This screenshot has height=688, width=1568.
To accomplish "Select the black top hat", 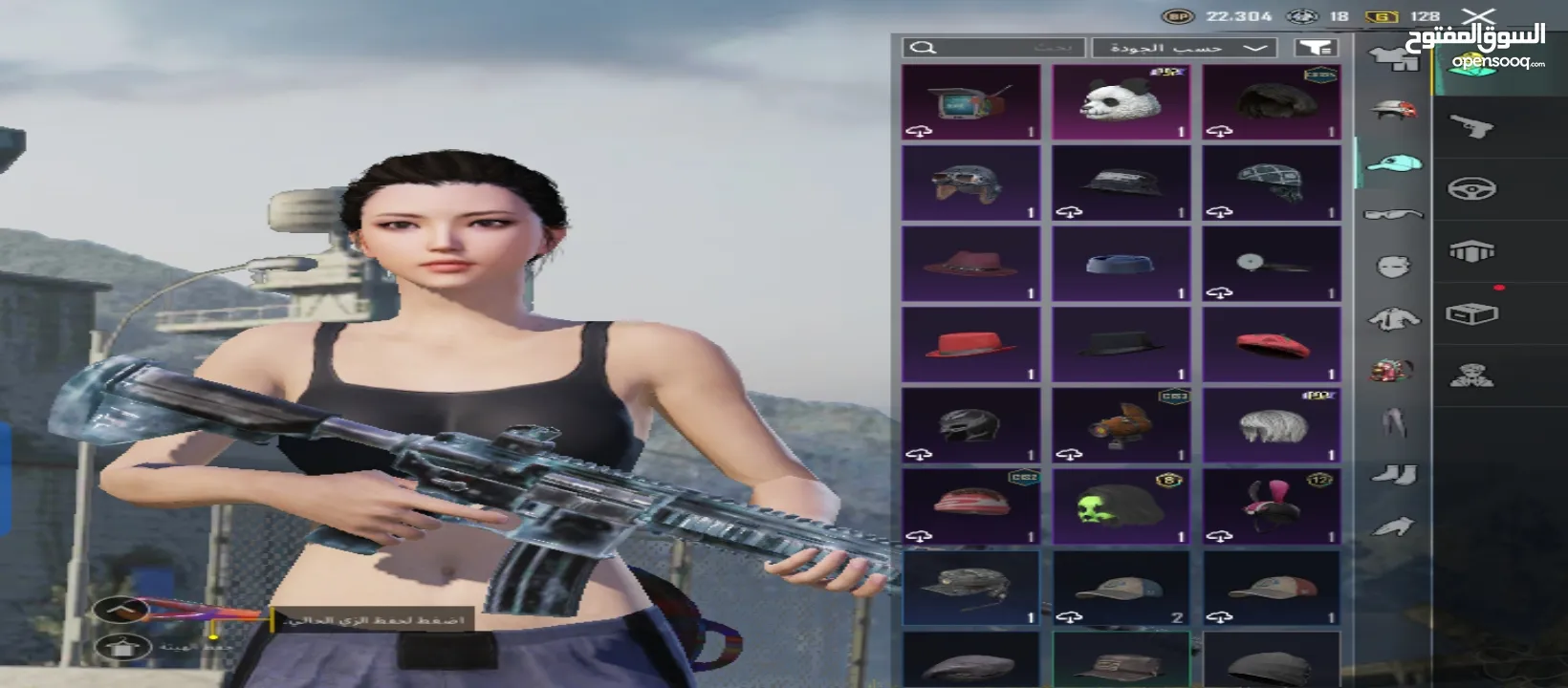I will tap(1121, 344).
